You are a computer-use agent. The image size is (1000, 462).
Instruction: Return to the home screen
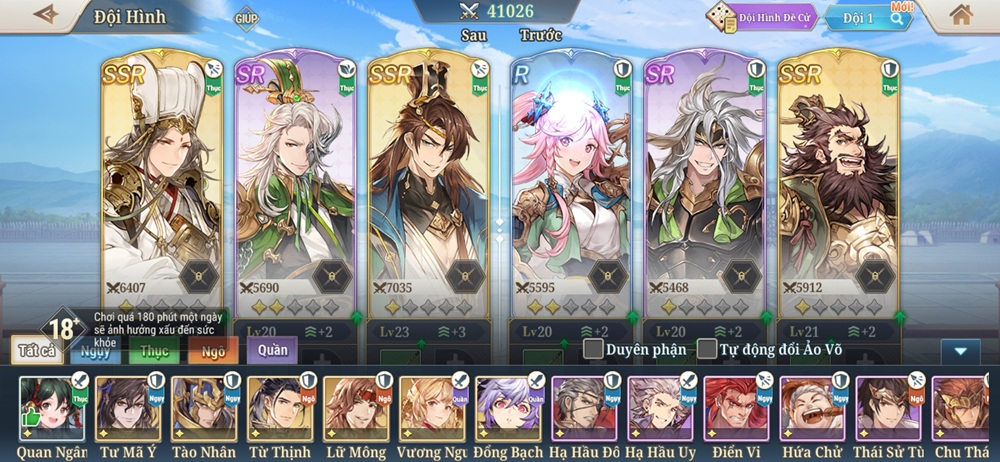tap(961, 15)
